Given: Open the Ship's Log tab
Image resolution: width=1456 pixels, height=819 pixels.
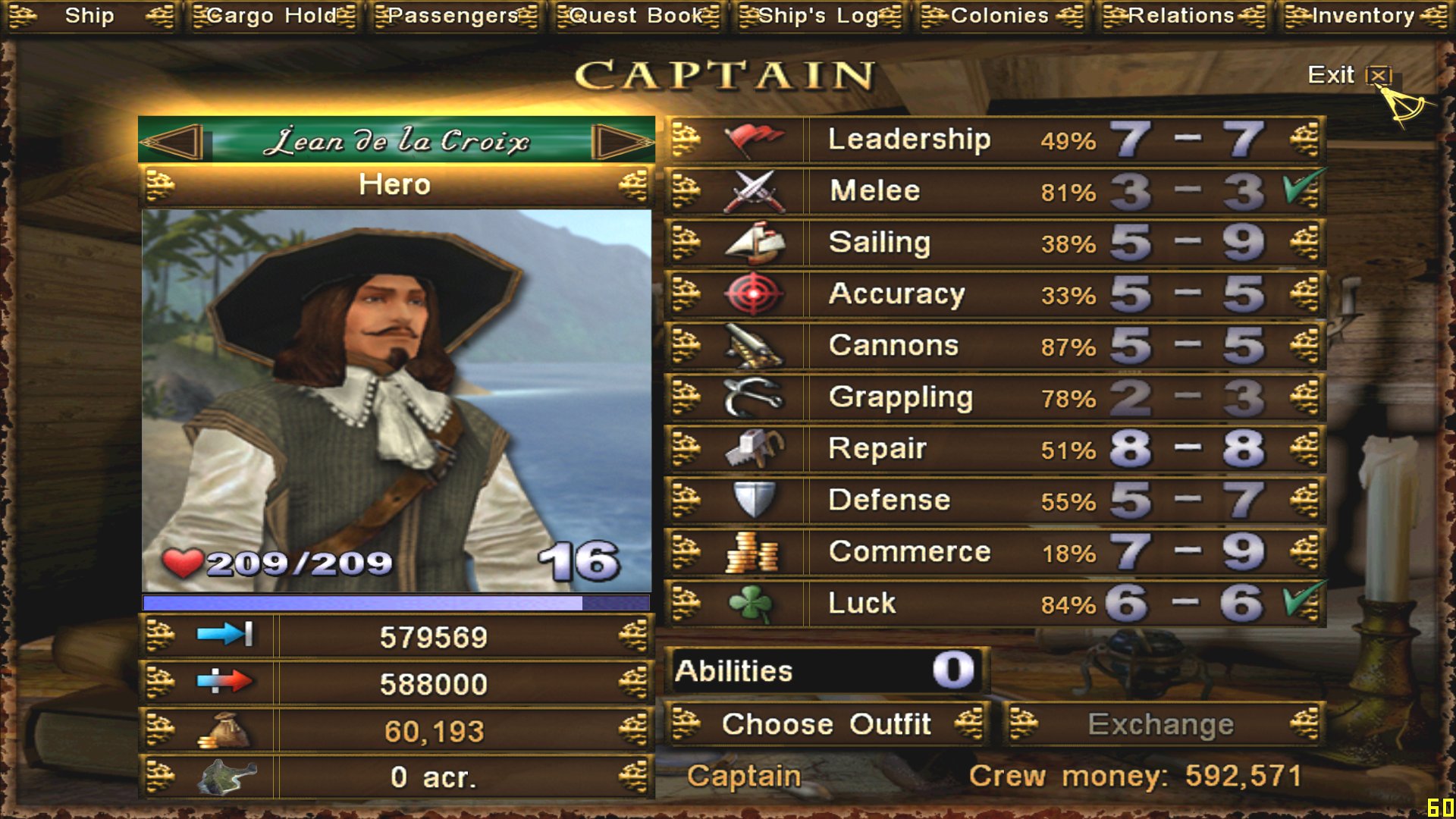Looking at the screenshot, I should 819,16.
